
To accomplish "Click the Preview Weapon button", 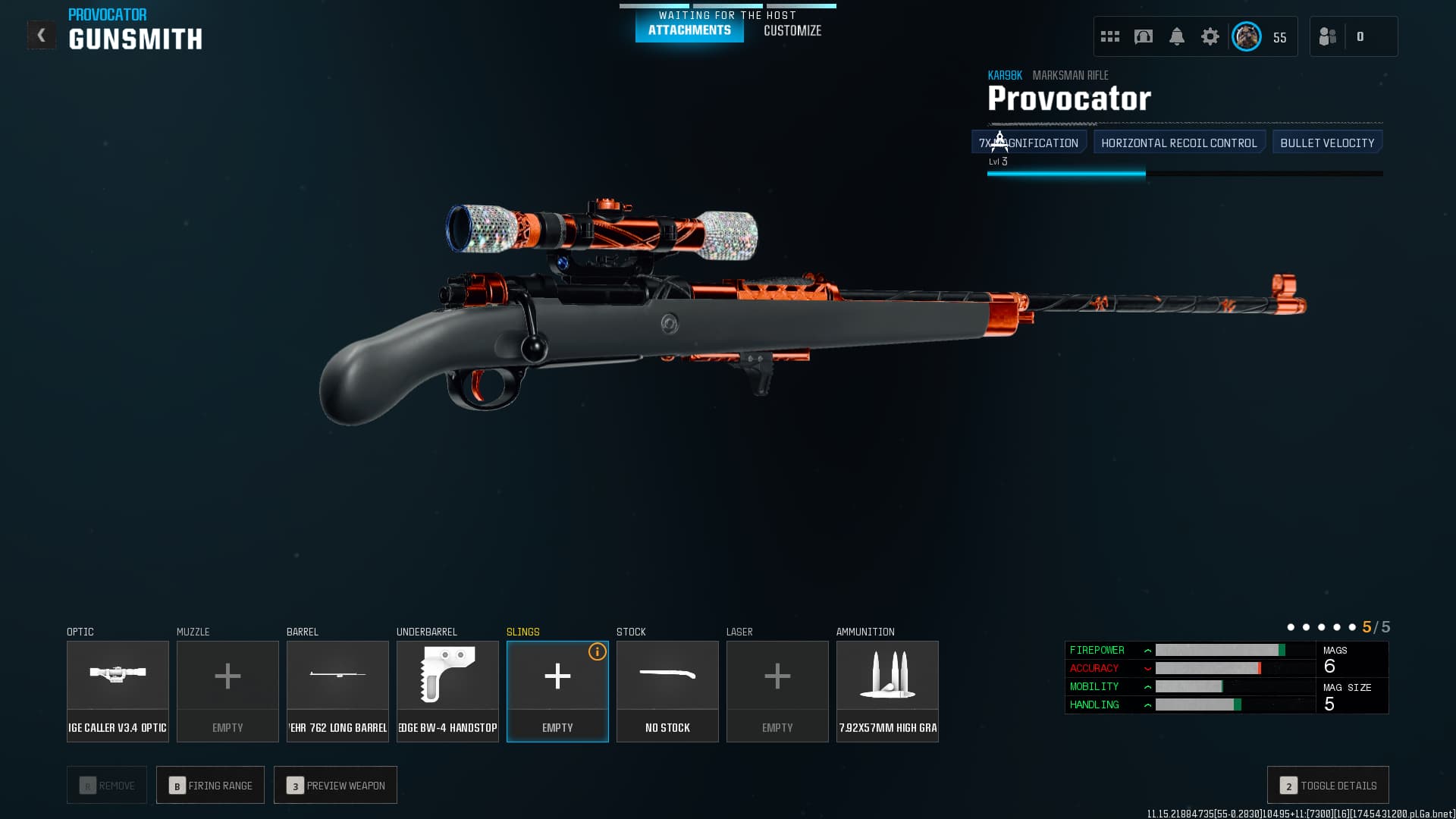I will (335, 785).
